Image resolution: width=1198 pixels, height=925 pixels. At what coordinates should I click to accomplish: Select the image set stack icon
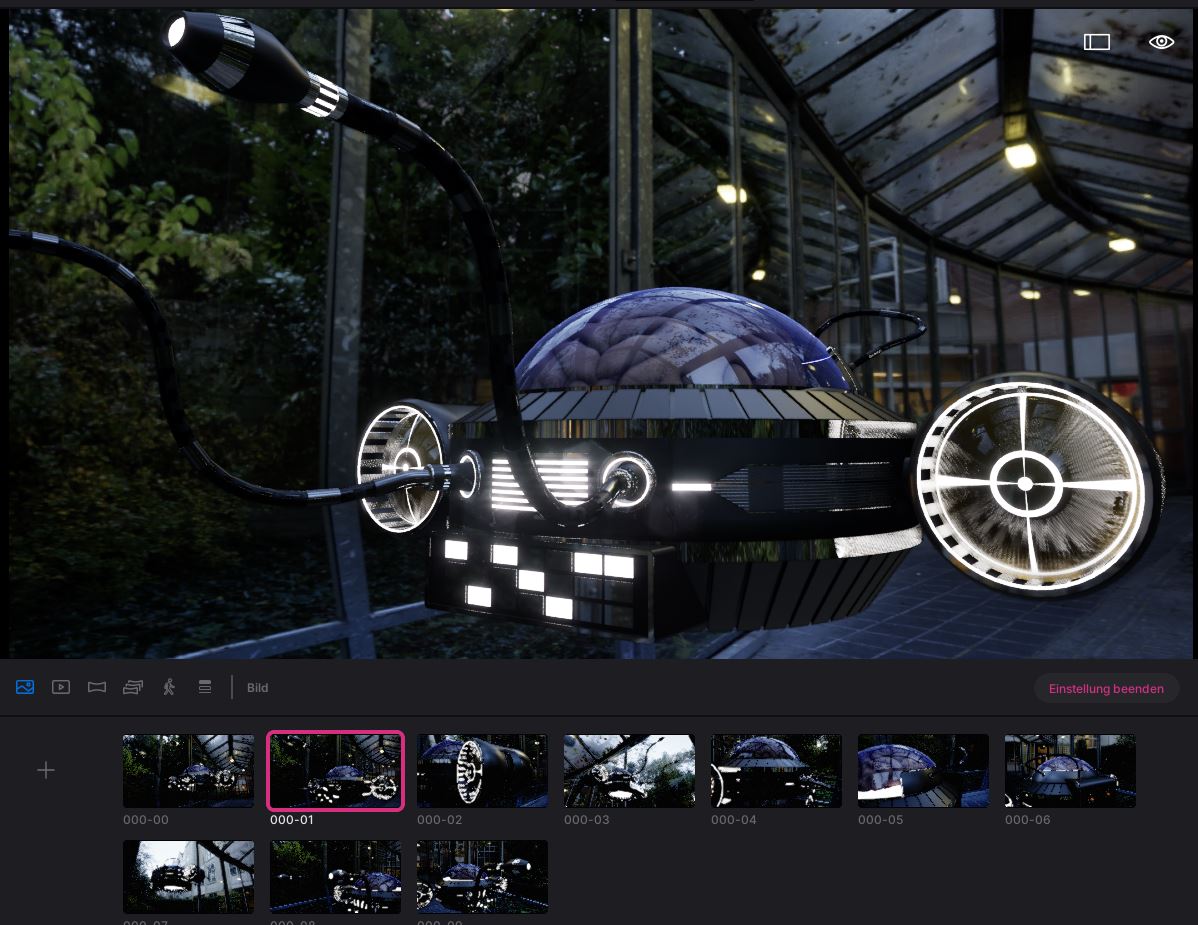click(x=133, y=687)
